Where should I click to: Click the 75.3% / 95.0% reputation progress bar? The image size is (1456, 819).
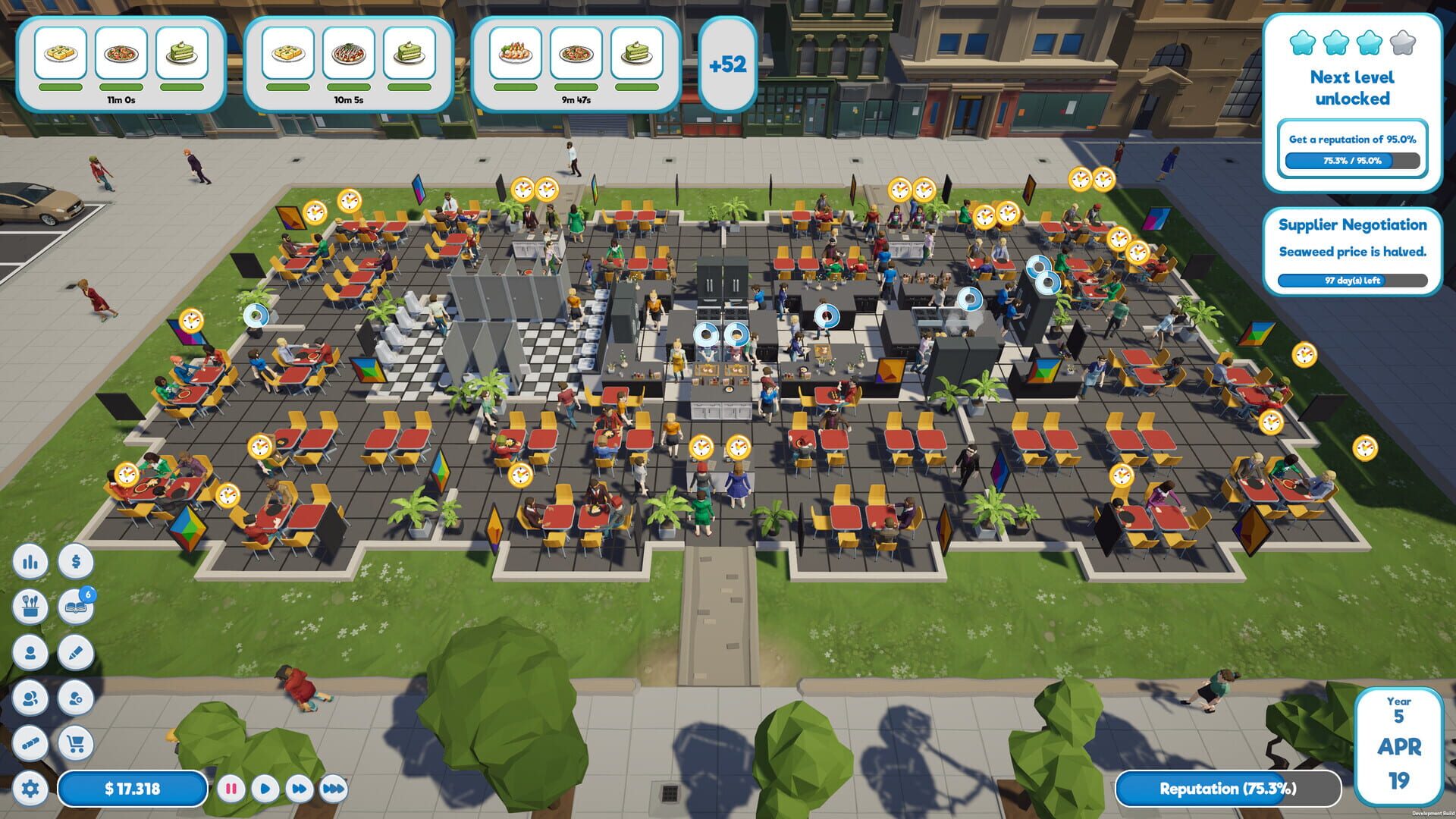pos(1353,161)
